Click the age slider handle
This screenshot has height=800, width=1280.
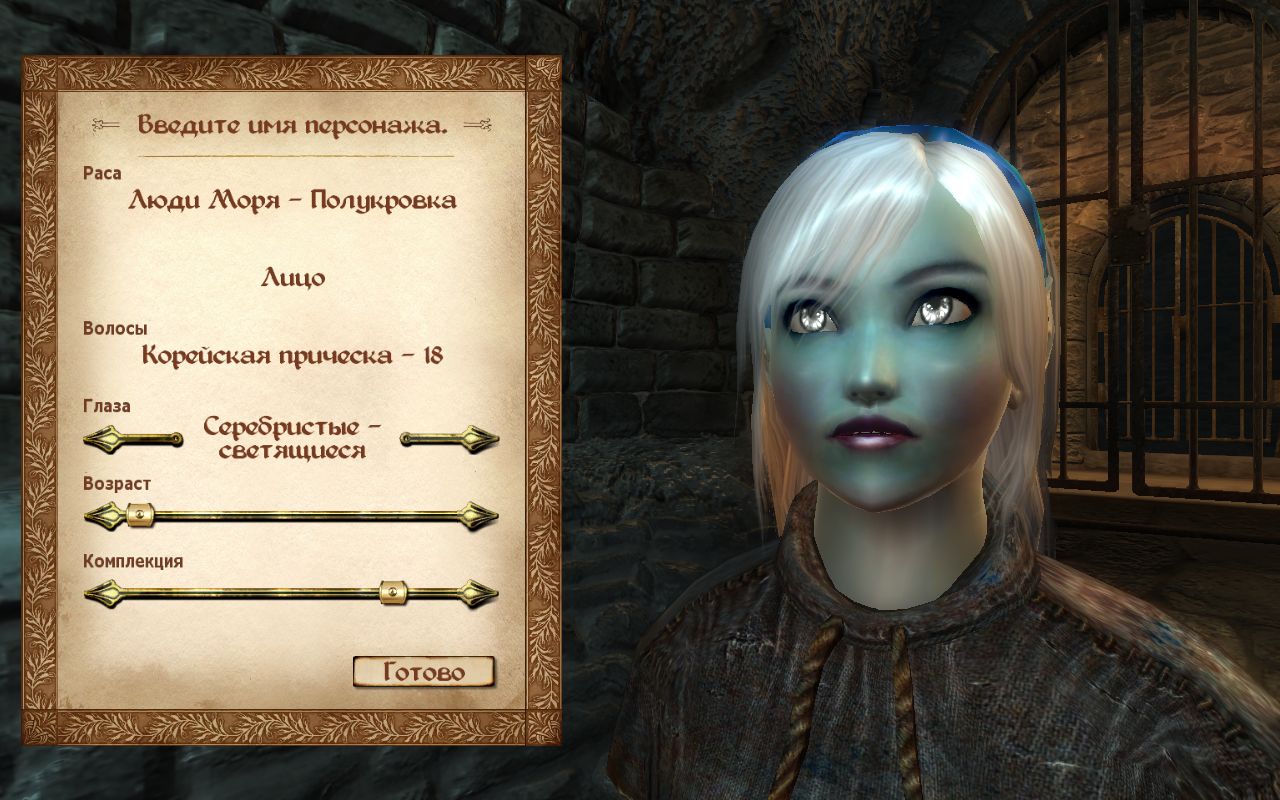[140, 516]
